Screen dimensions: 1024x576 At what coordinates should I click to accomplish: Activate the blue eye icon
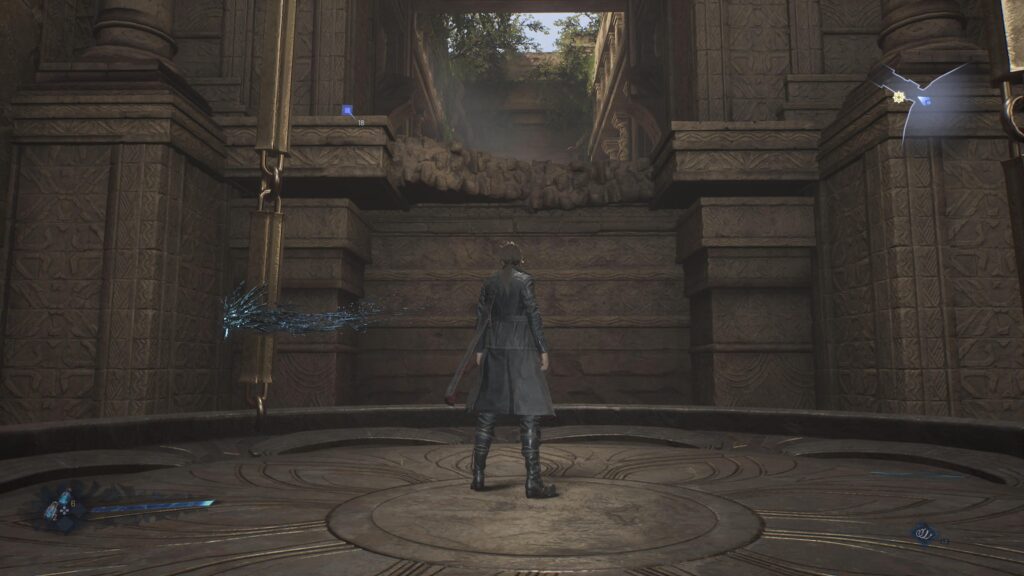click(923, 535)
